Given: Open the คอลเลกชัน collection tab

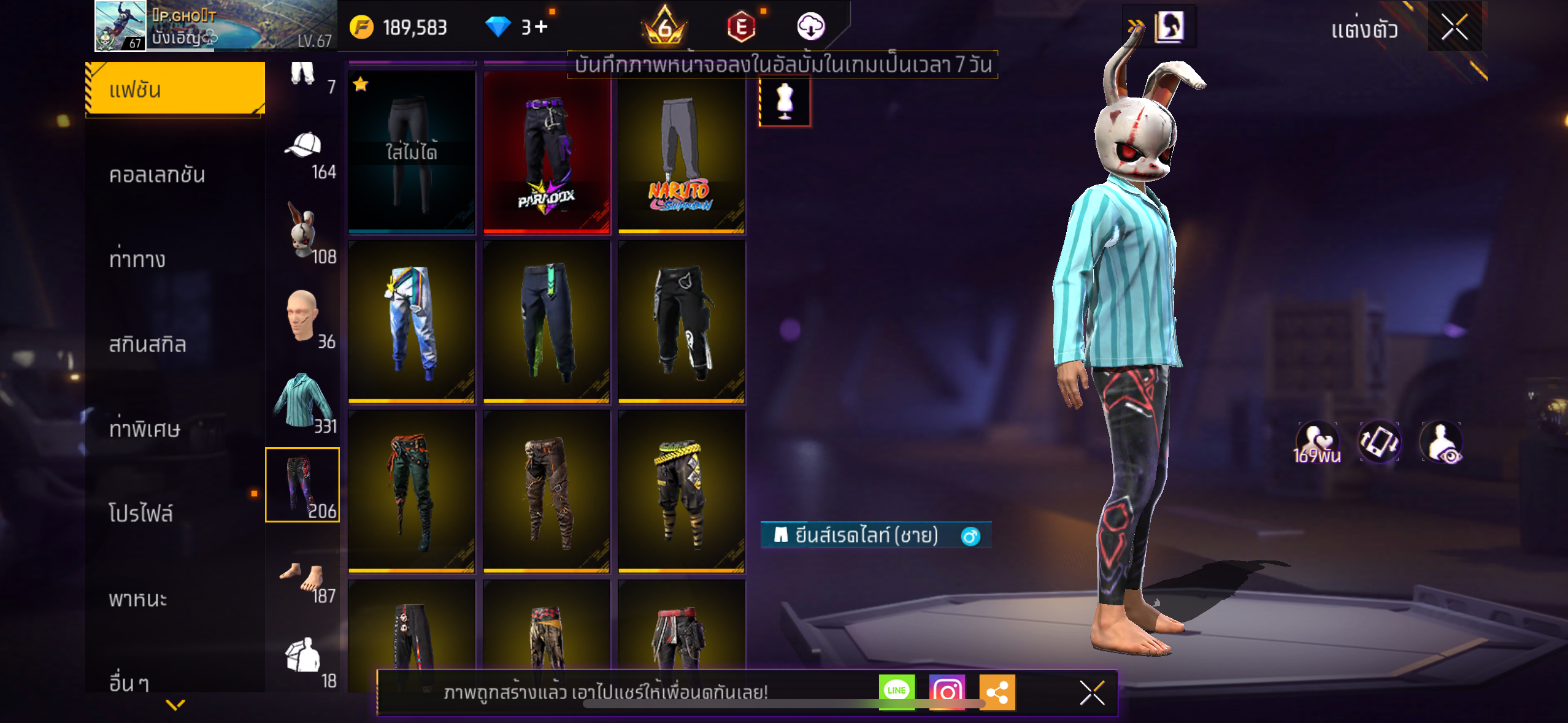Looking at the screenshot, I should point(157,175).
